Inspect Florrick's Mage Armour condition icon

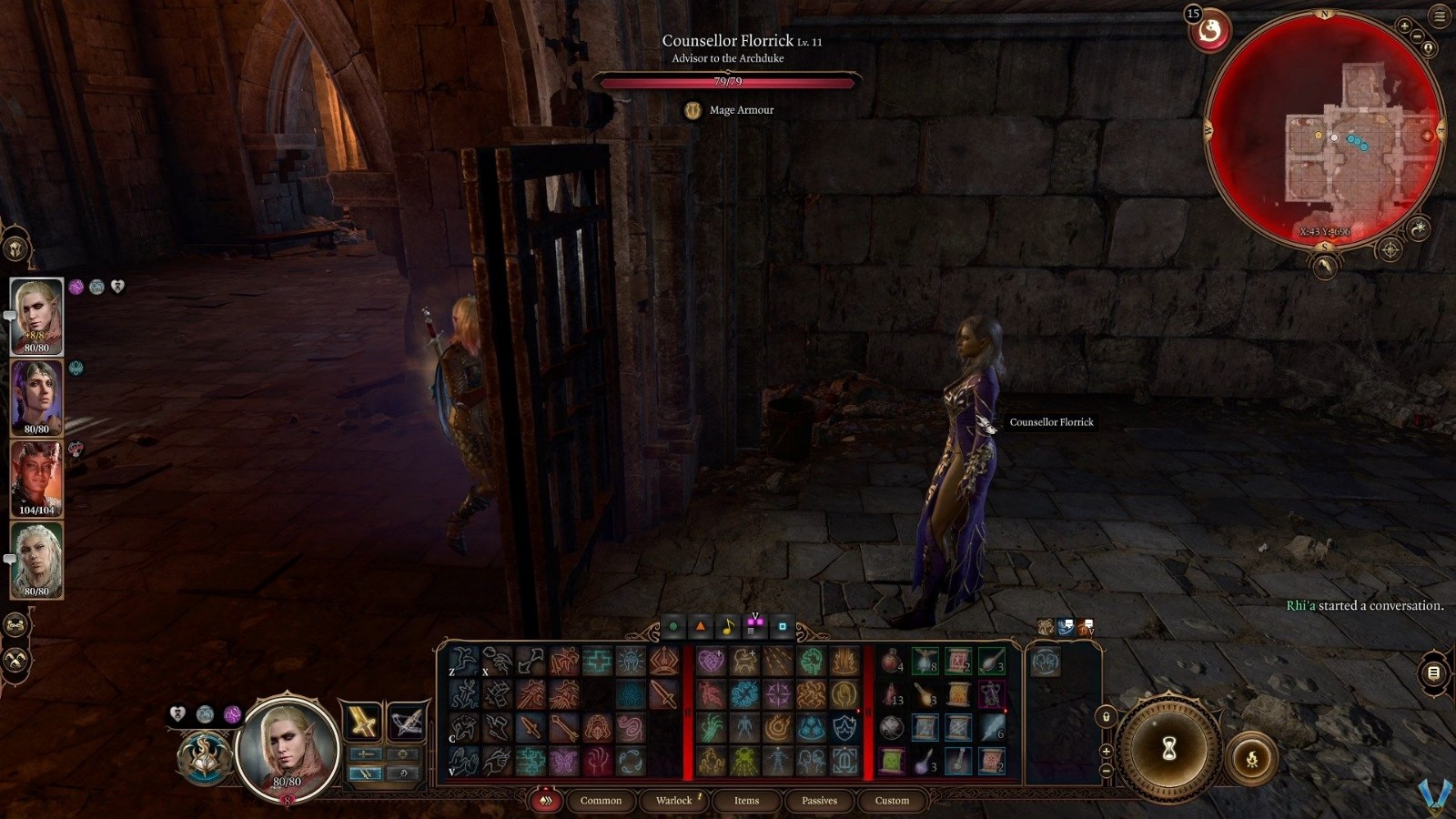click(x=693, y=109)
